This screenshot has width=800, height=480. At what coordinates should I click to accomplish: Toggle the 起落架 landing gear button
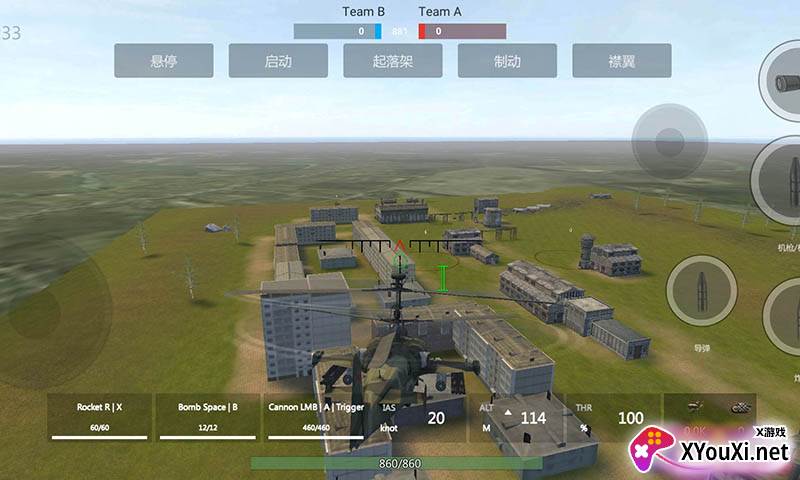click(393, 61)
